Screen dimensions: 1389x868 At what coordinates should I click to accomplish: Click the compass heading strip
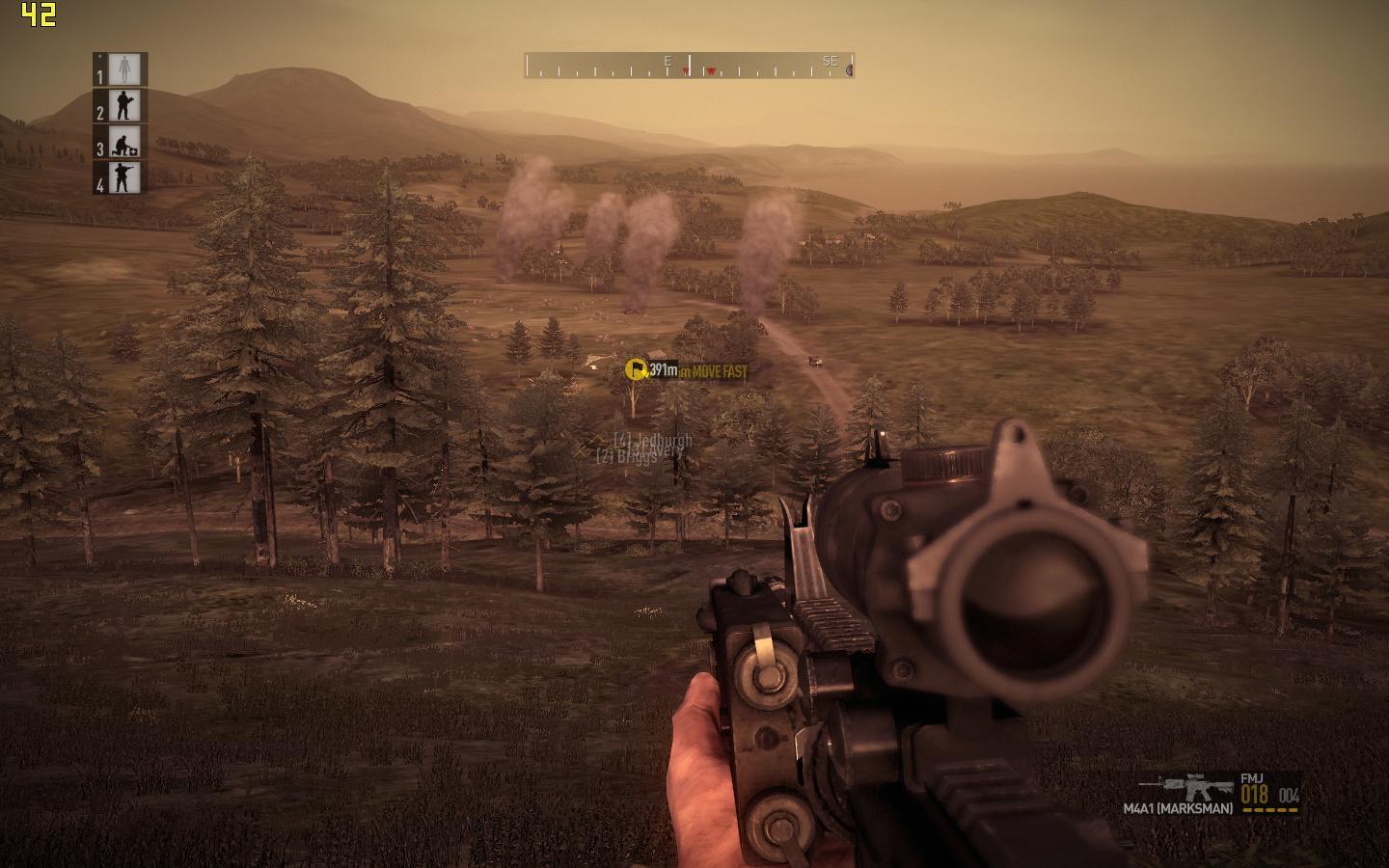[689, 66]
